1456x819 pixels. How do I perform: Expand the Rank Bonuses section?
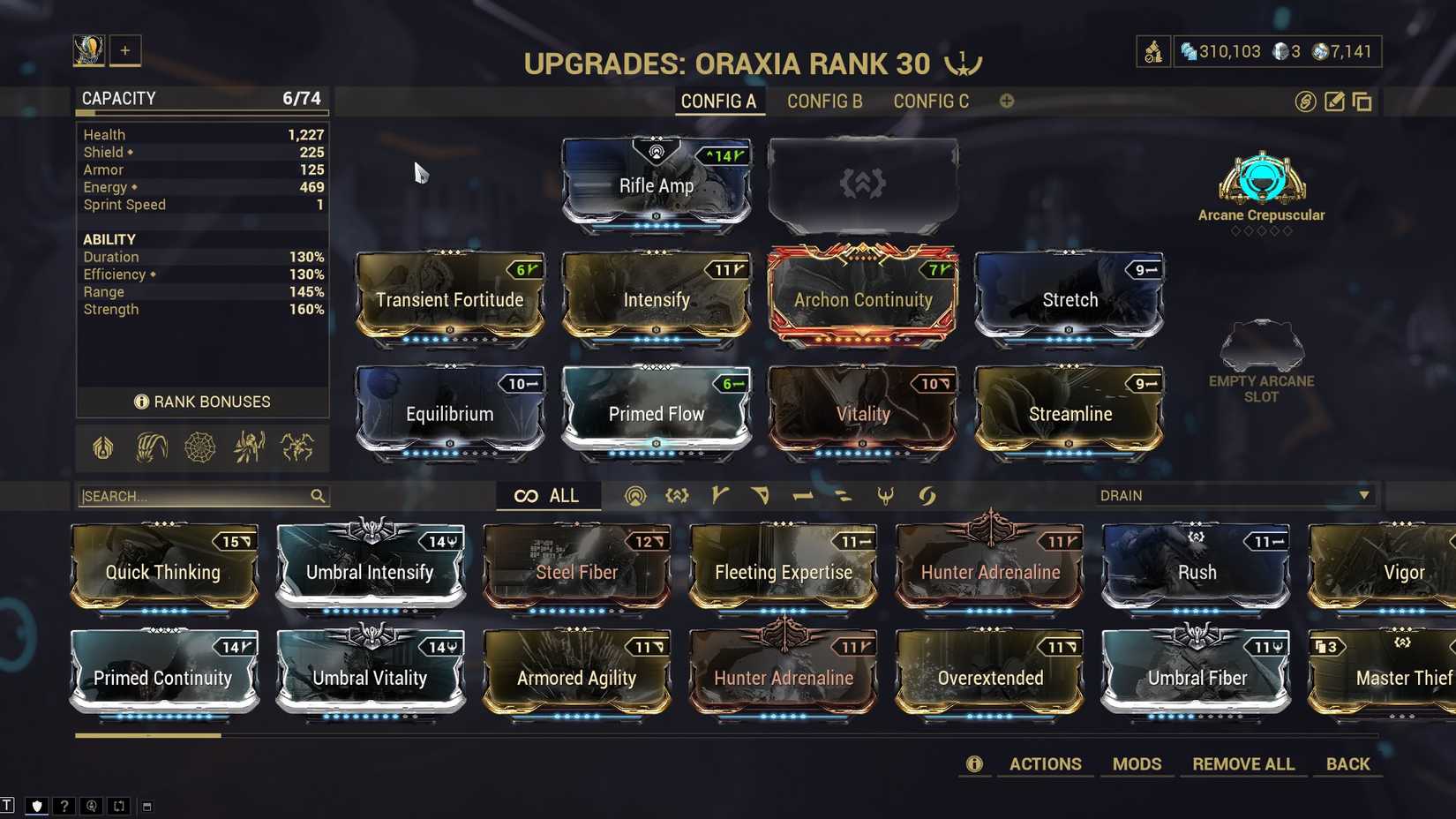click(x=202, y=402)
